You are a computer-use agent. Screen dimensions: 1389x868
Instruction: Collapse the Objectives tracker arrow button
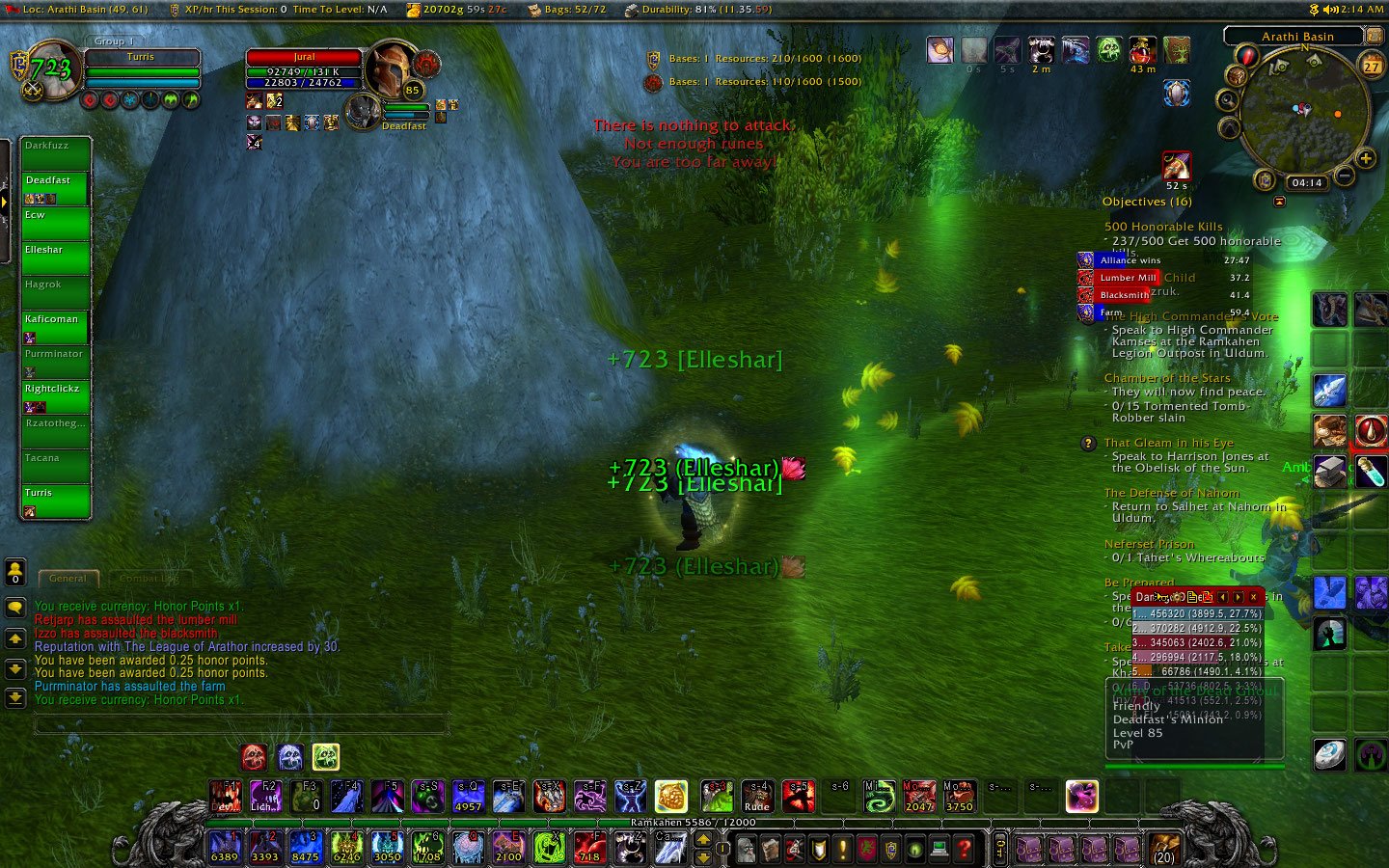point(1279,203)
